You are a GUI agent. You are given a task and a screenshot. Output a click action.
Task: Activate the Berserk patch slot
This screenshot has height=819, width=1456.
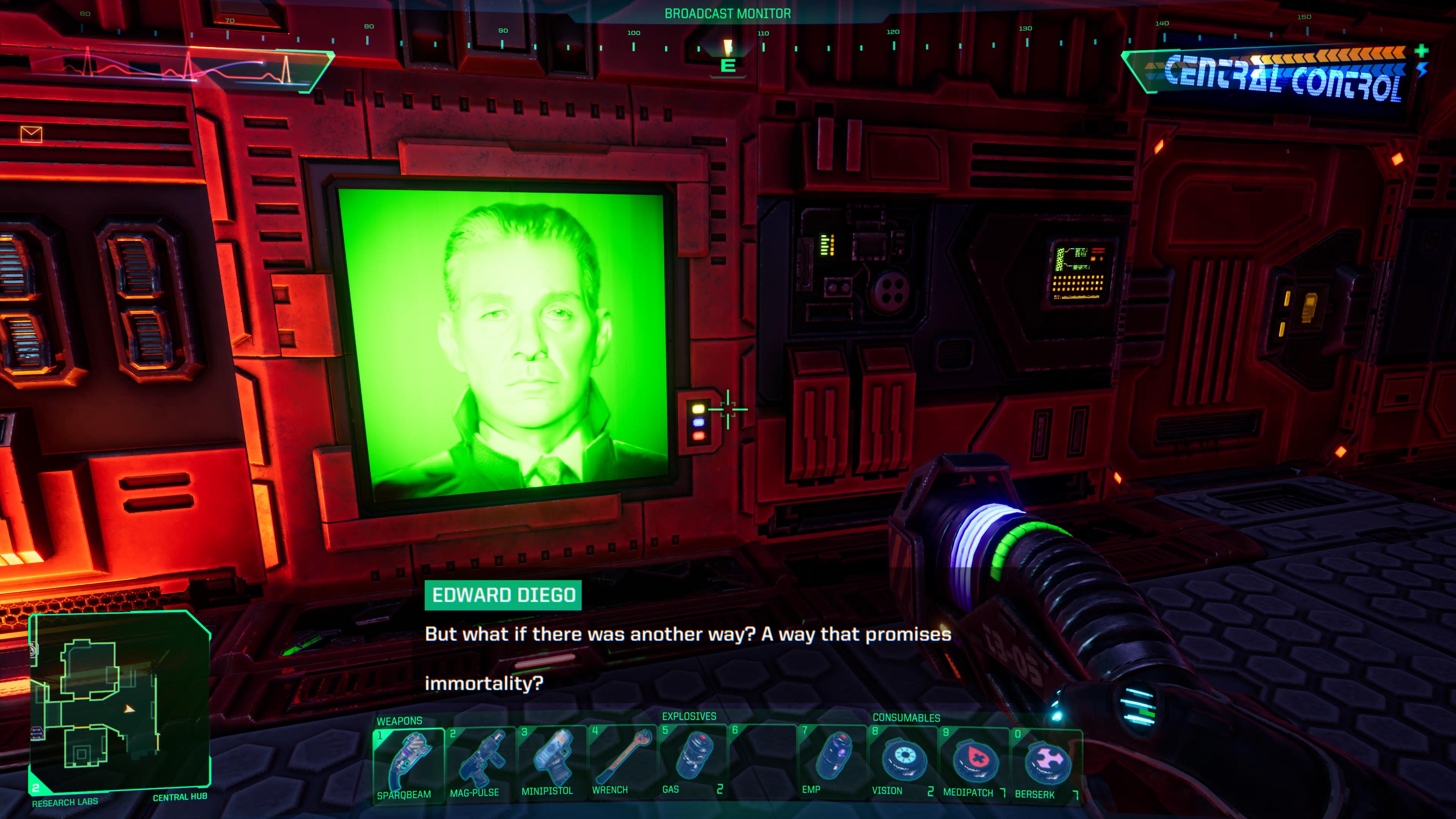(x=1046, y=763)
